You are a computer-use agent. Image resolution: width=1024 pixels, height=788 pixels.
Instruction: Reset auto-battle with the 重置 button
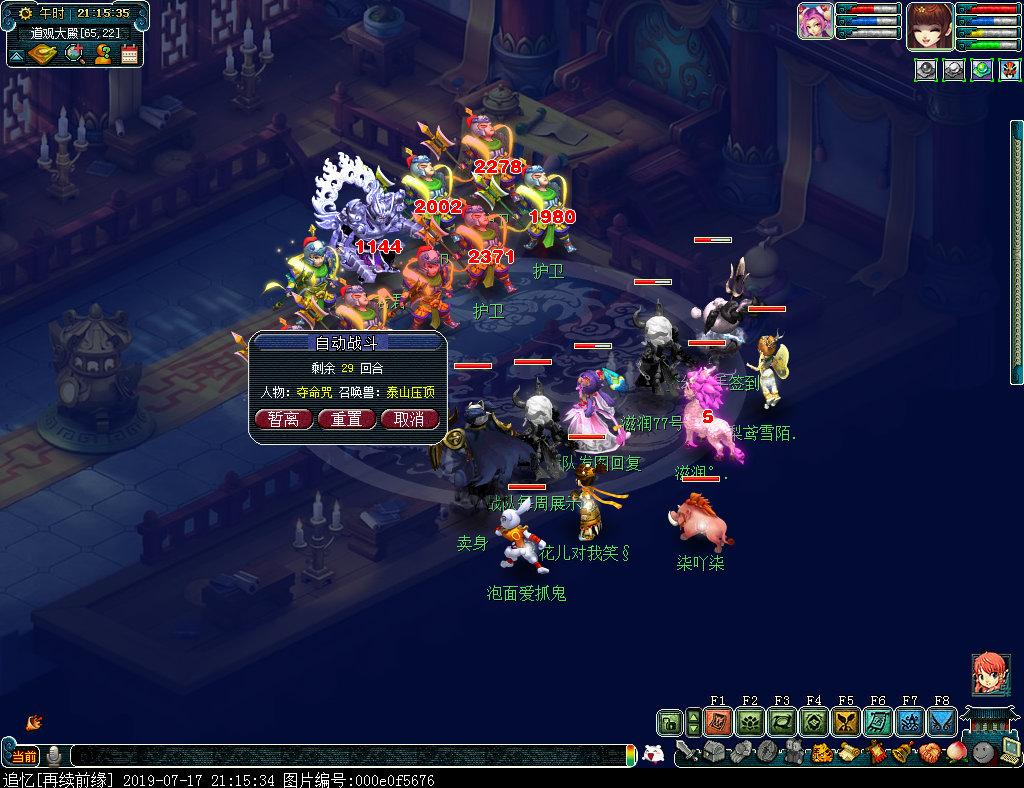[346, 419]
